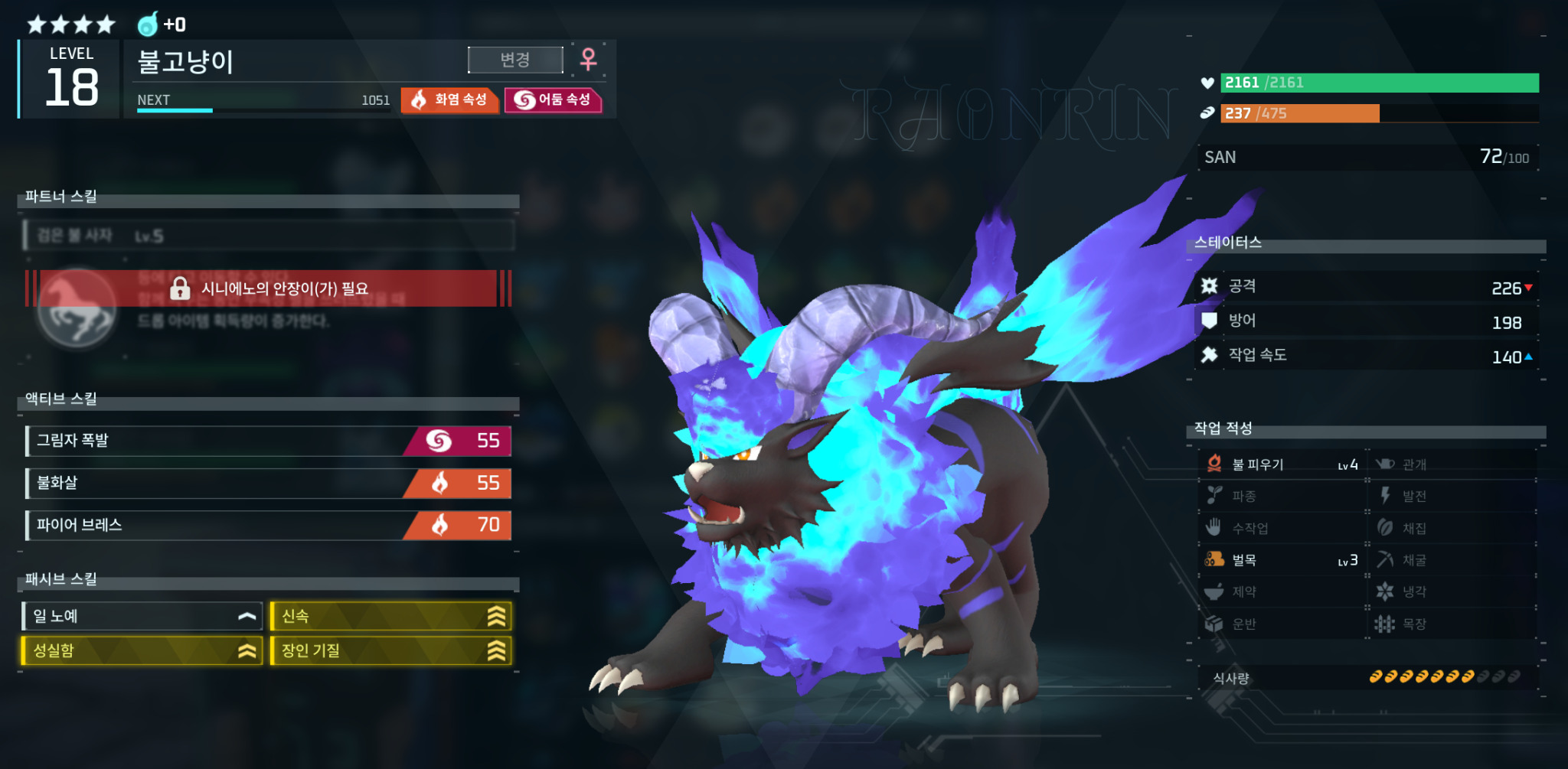Inspect the 신속 passive skill
The height and width of the screenshot is (769, 1568).
(x=390, y=616)
